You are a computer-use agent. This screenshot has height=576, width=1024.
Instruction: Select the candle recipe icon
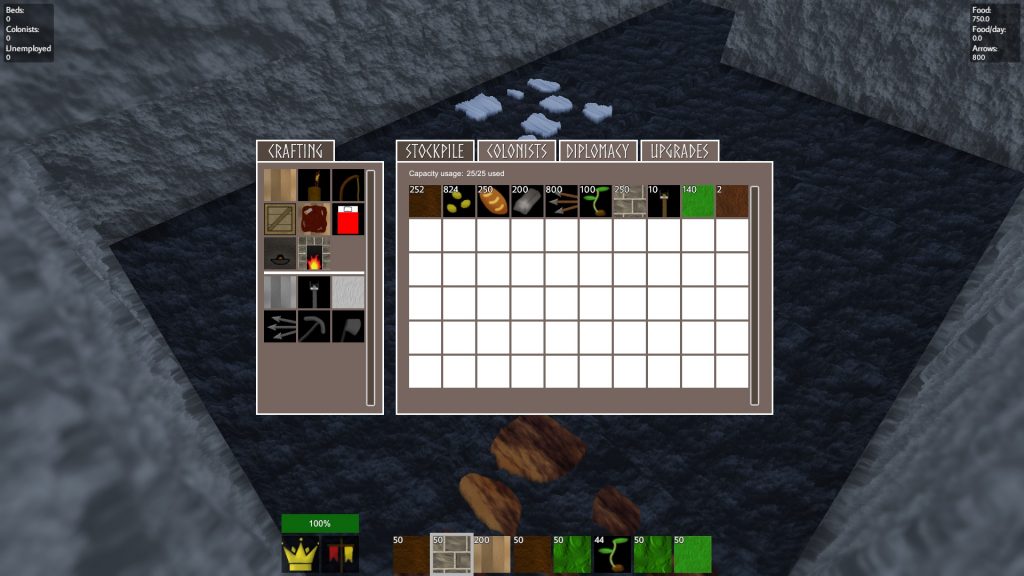coord(314,185)
